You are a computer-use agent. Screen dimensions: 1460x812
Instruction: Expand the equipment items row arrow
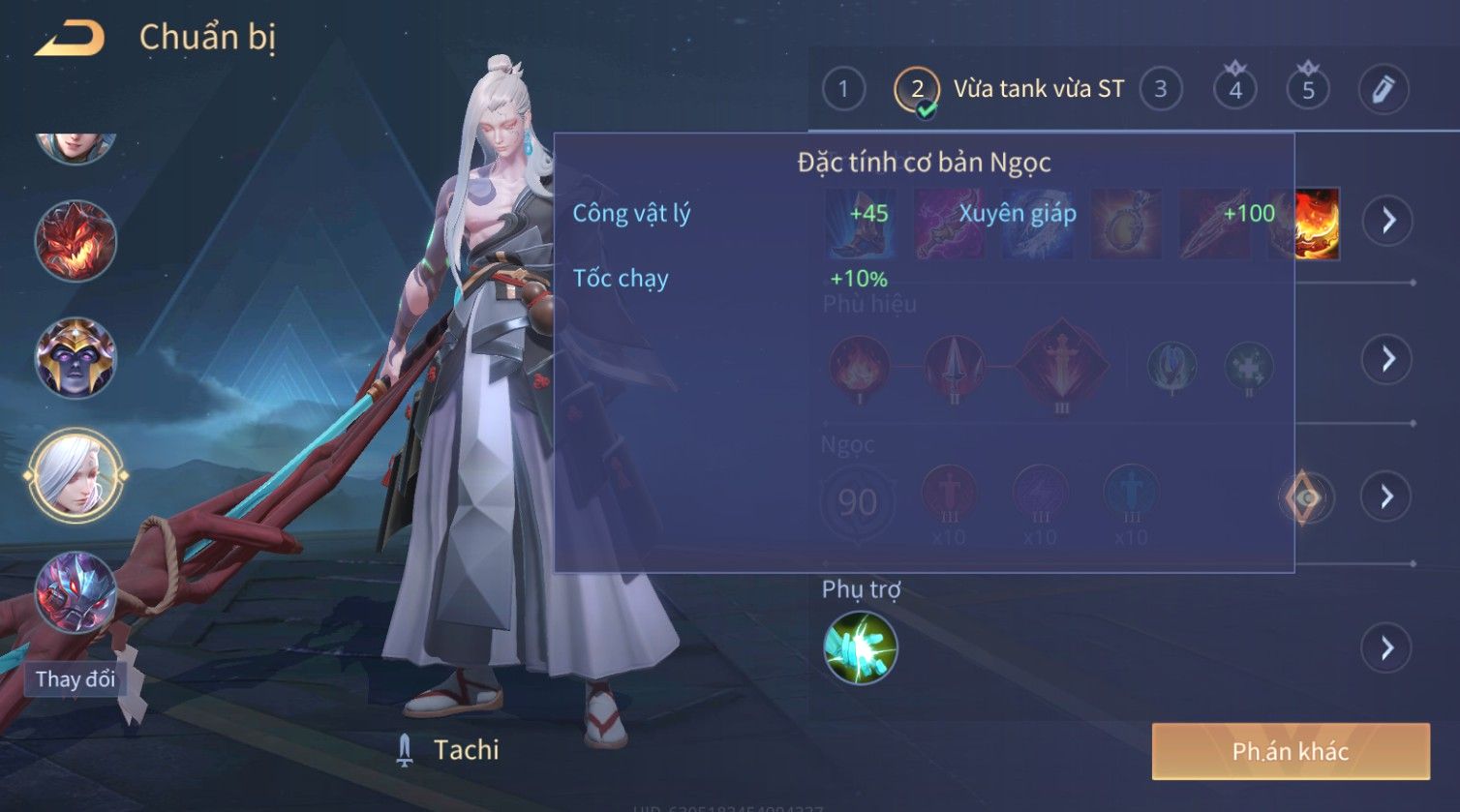[1387, 221]
